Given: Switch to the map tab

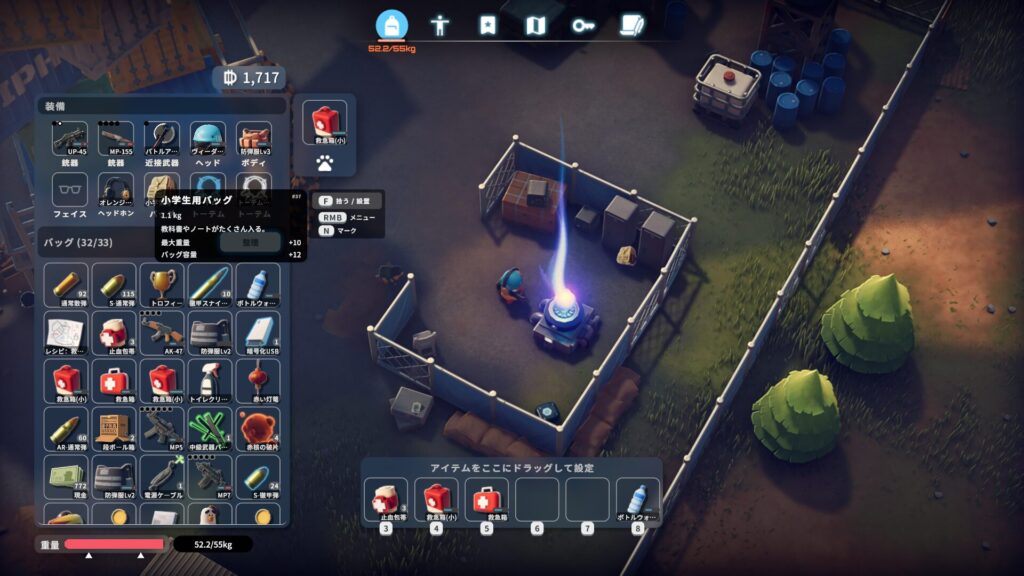Looking at the screenshot, I should pos(536,25).
